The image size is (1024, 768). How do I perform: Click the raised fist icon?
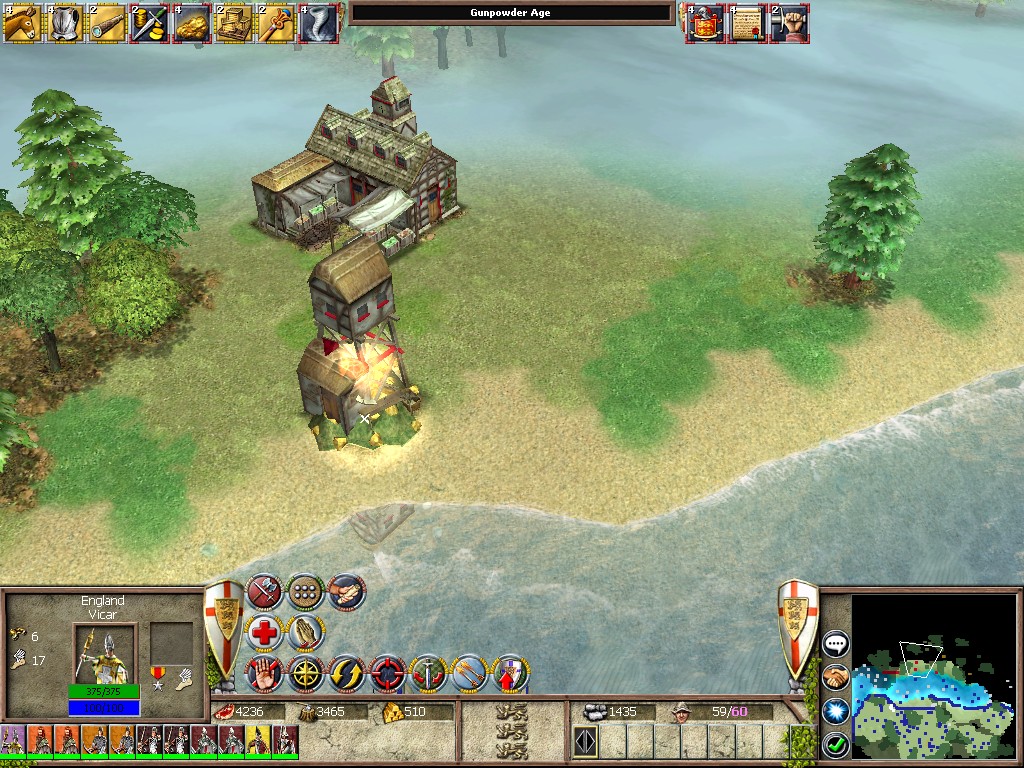789,23
